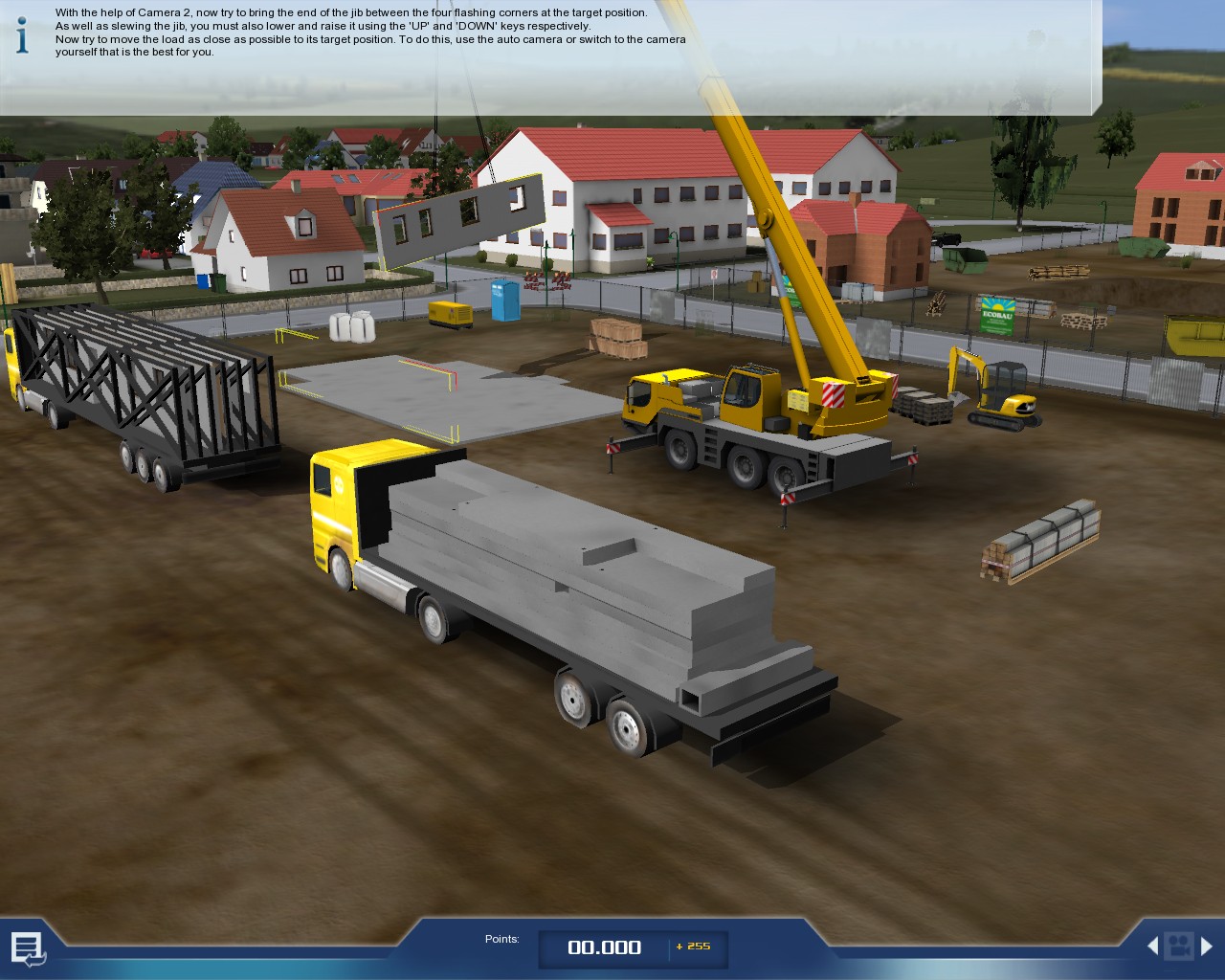This screenshot has width=1225, height=980.
Task: Click the information 'i' icon
Action: 20,35
